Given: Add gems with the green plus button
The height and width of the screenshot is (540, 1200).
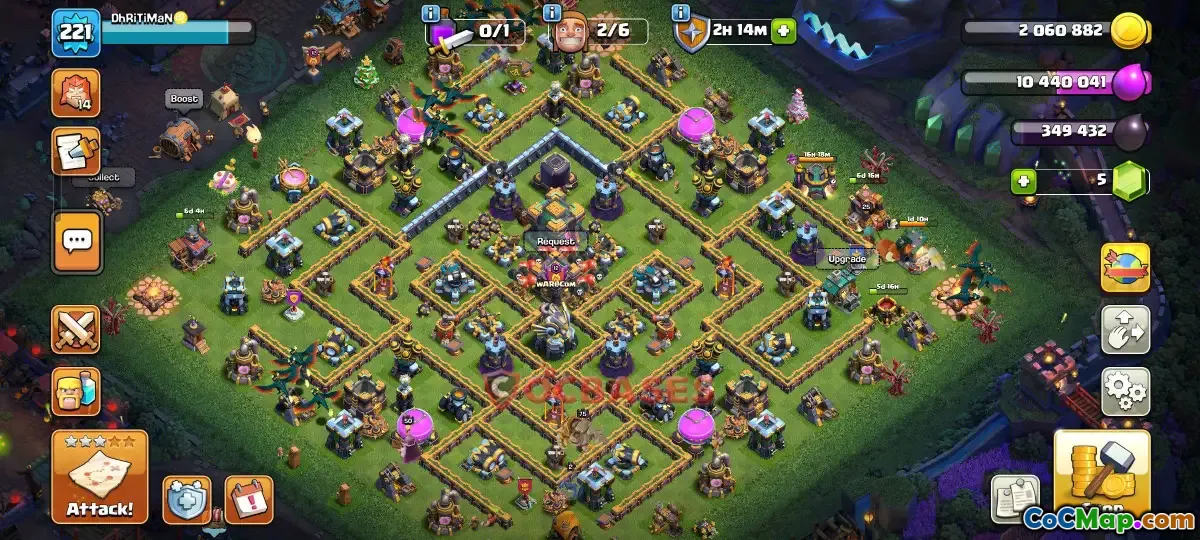Looking at the screenshot, I should pyautogui.click(x=1022, y=182).
